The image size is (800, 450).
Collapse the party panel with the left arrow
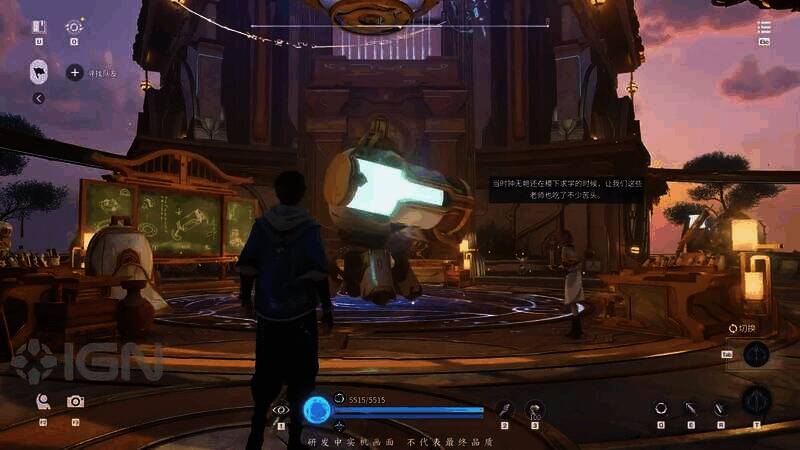(x=38, y=98)
